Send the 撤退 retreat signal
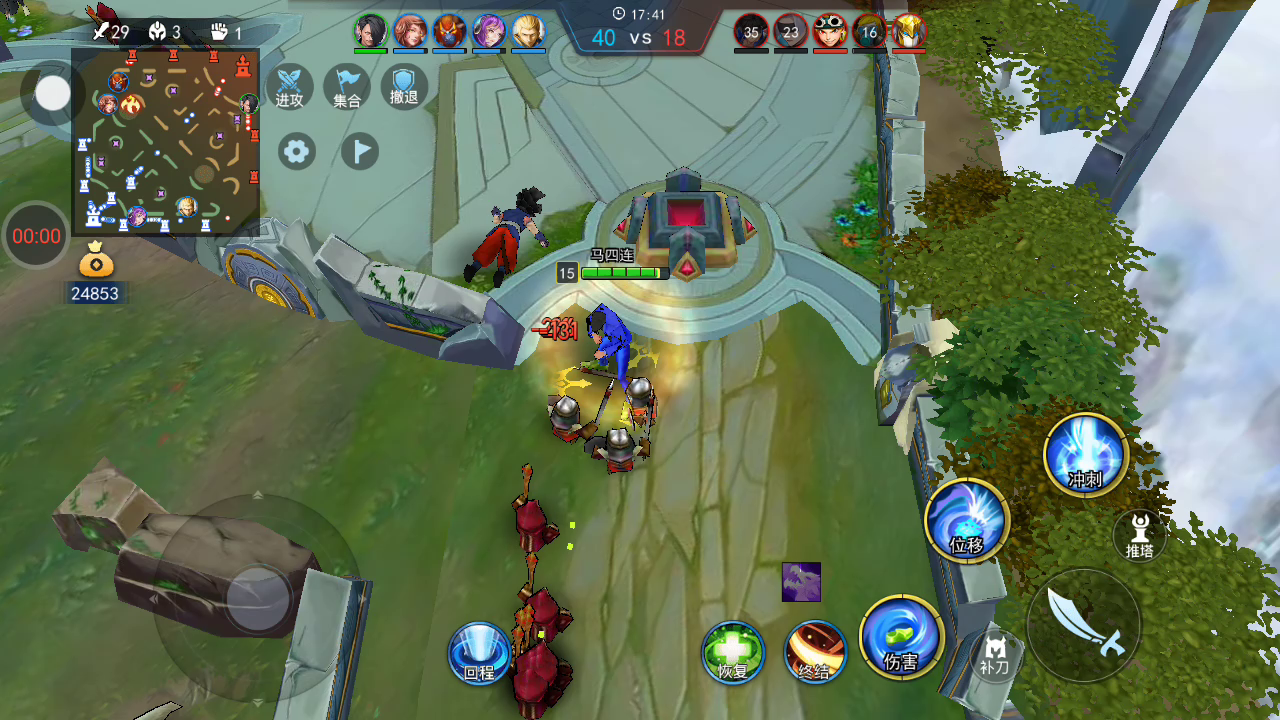This screenshot has height=720, width=1280. [x=404, y=86]
